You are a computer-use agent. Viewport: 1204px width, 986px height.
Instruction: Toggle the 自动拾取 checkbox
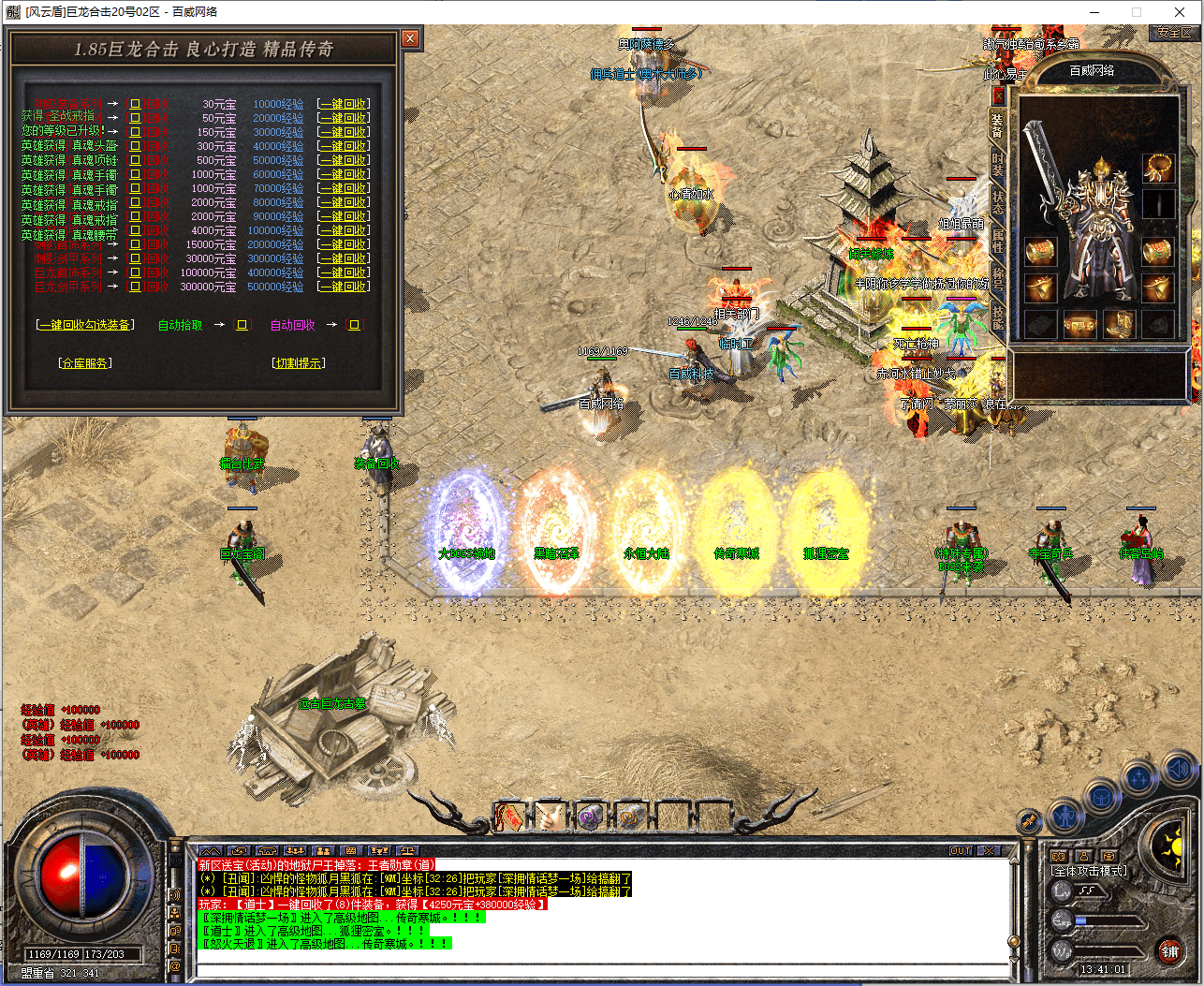pos(242,325)
